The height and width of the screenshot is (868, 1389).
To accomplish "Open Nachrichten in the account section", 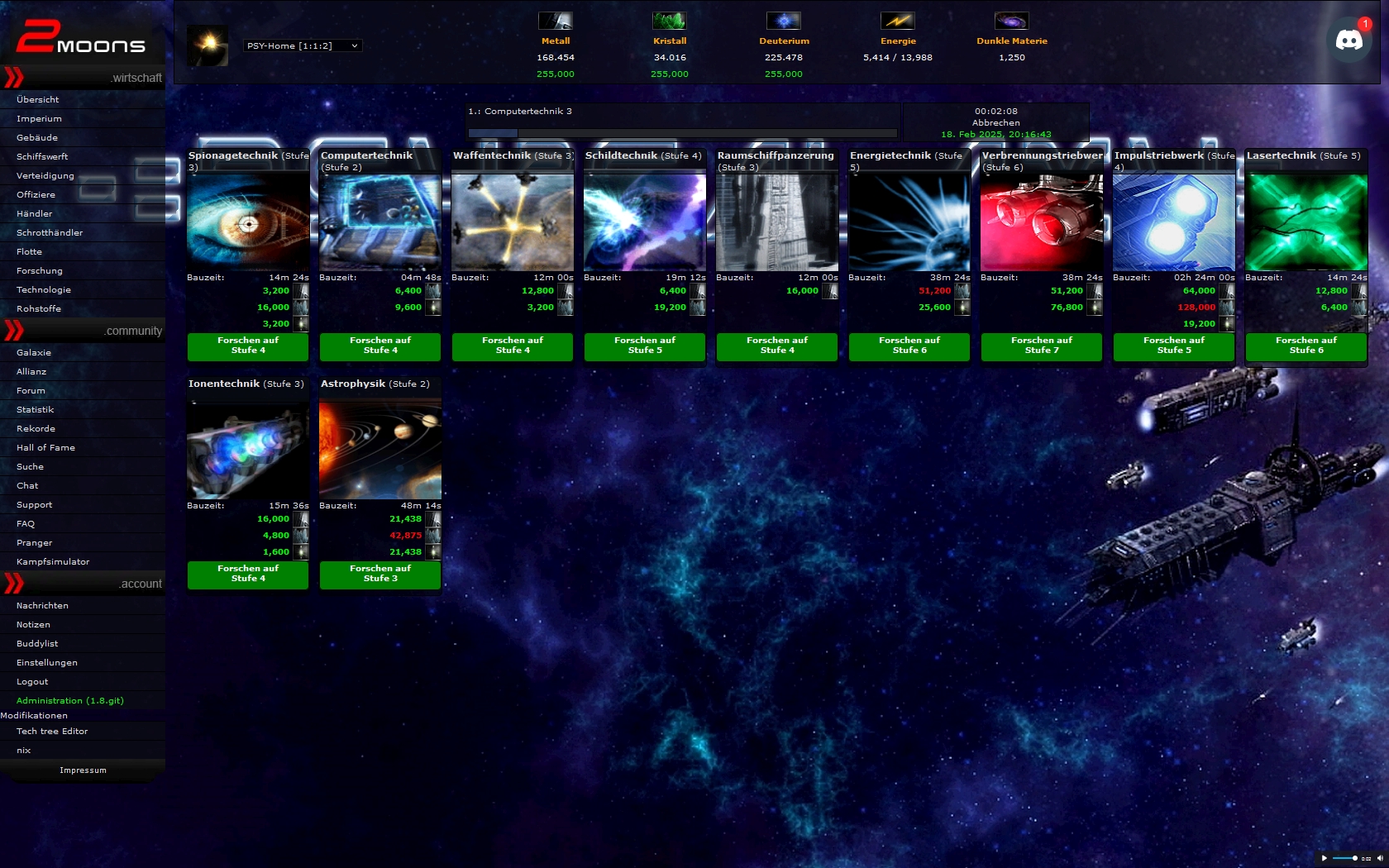I will (42, 605).
